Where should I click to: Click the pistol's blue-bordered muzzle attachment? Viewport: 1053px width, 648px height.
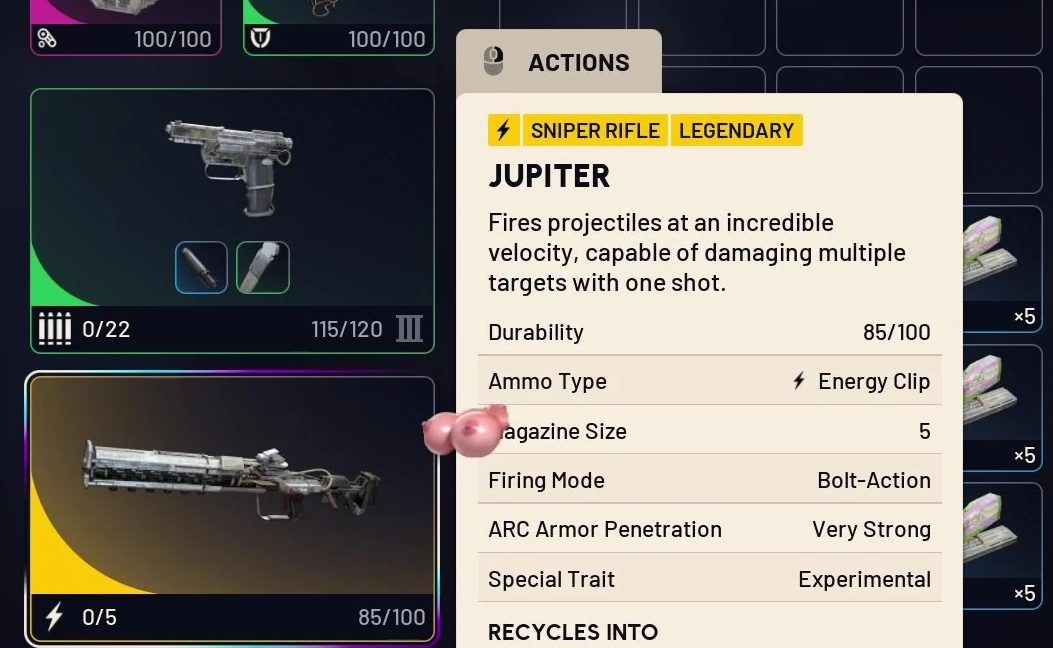[x=201, y=268]
